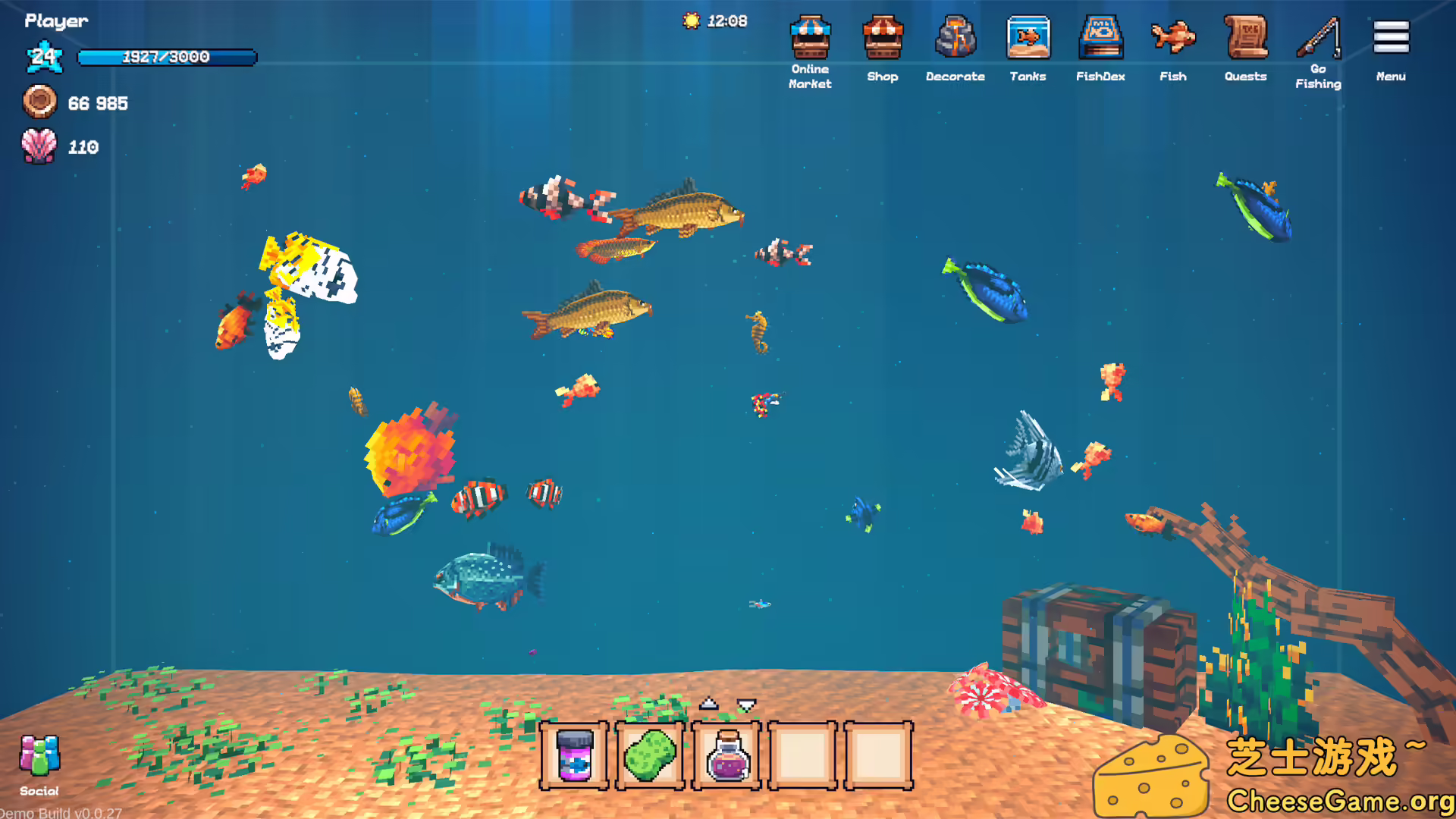Enter Decorate mode

[x=955, y=42]
